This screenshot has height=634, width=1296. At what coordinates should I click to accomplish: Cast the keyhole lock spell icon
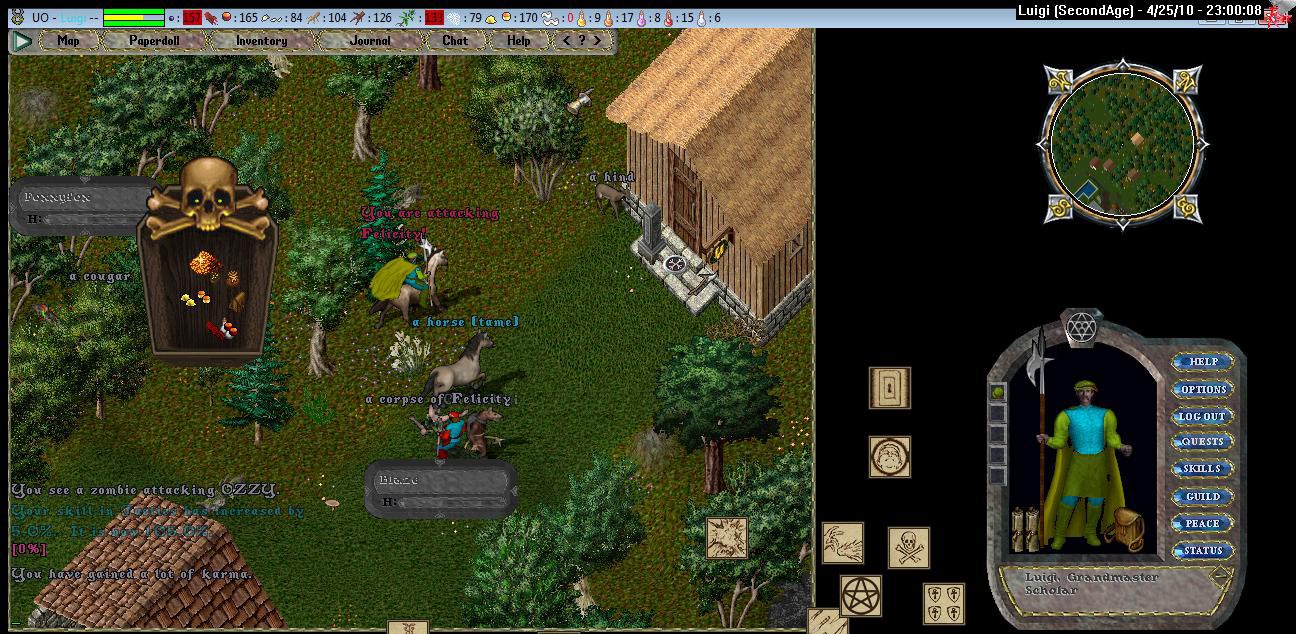pos(889,388)
